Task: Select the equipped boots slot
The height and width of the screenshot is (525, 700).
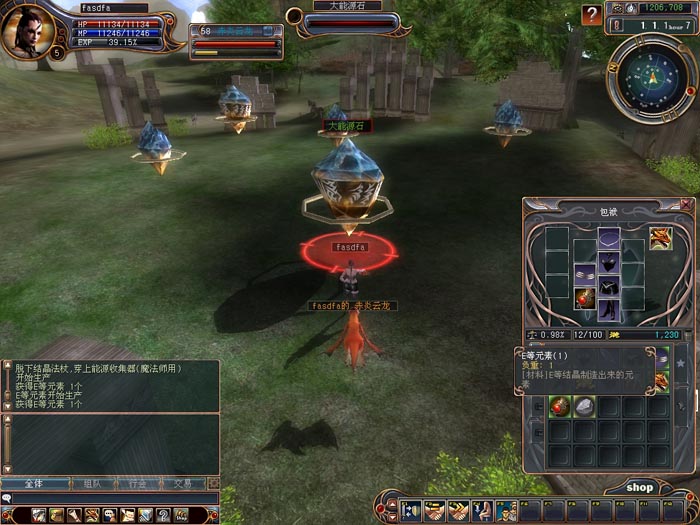Action: click(x=609, y=311)
